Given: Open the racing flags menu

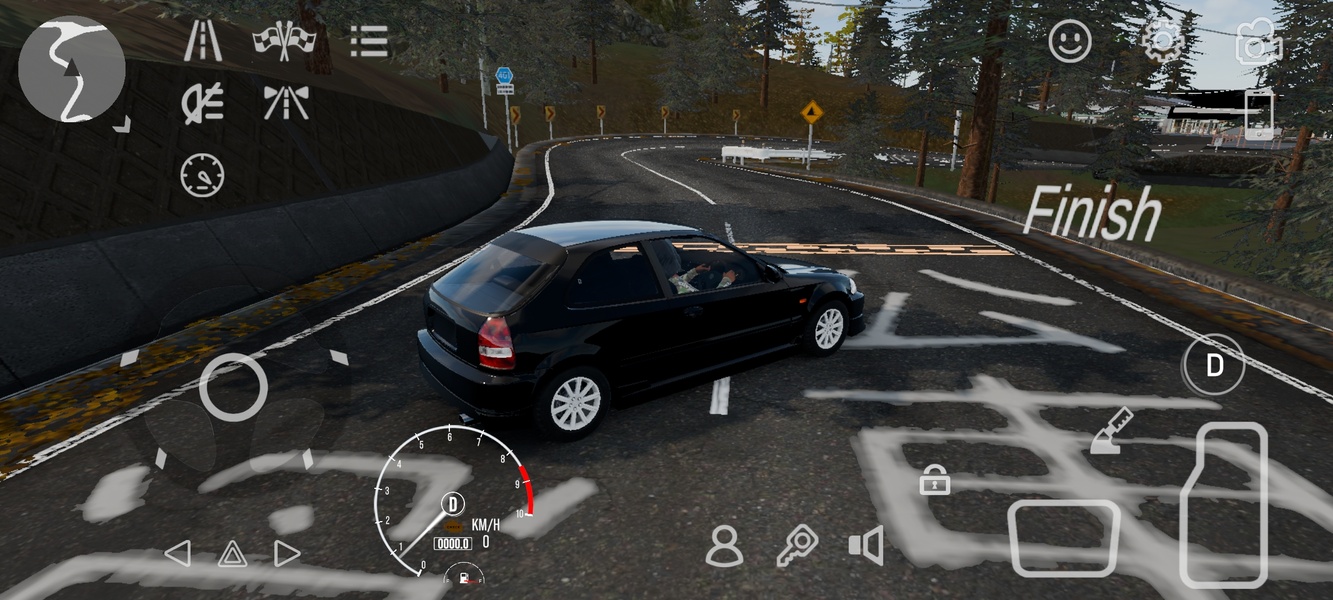Looking at the screenshot, I should pyautogui.click(x=284, y=40).
